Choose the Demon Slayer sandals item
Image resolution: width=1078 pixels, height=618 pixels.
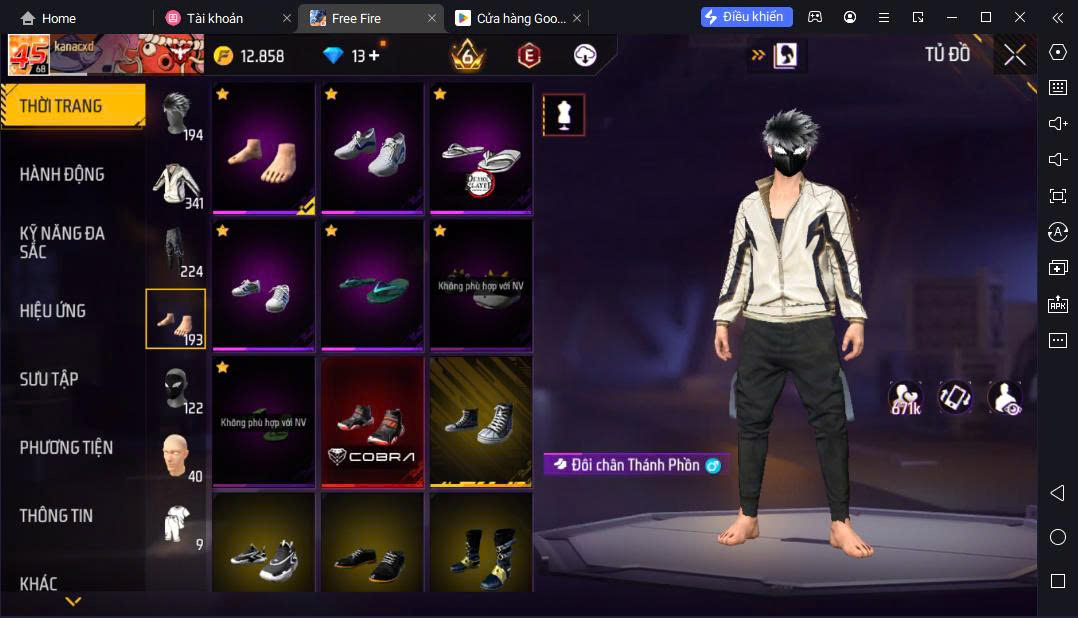point(481,148)
